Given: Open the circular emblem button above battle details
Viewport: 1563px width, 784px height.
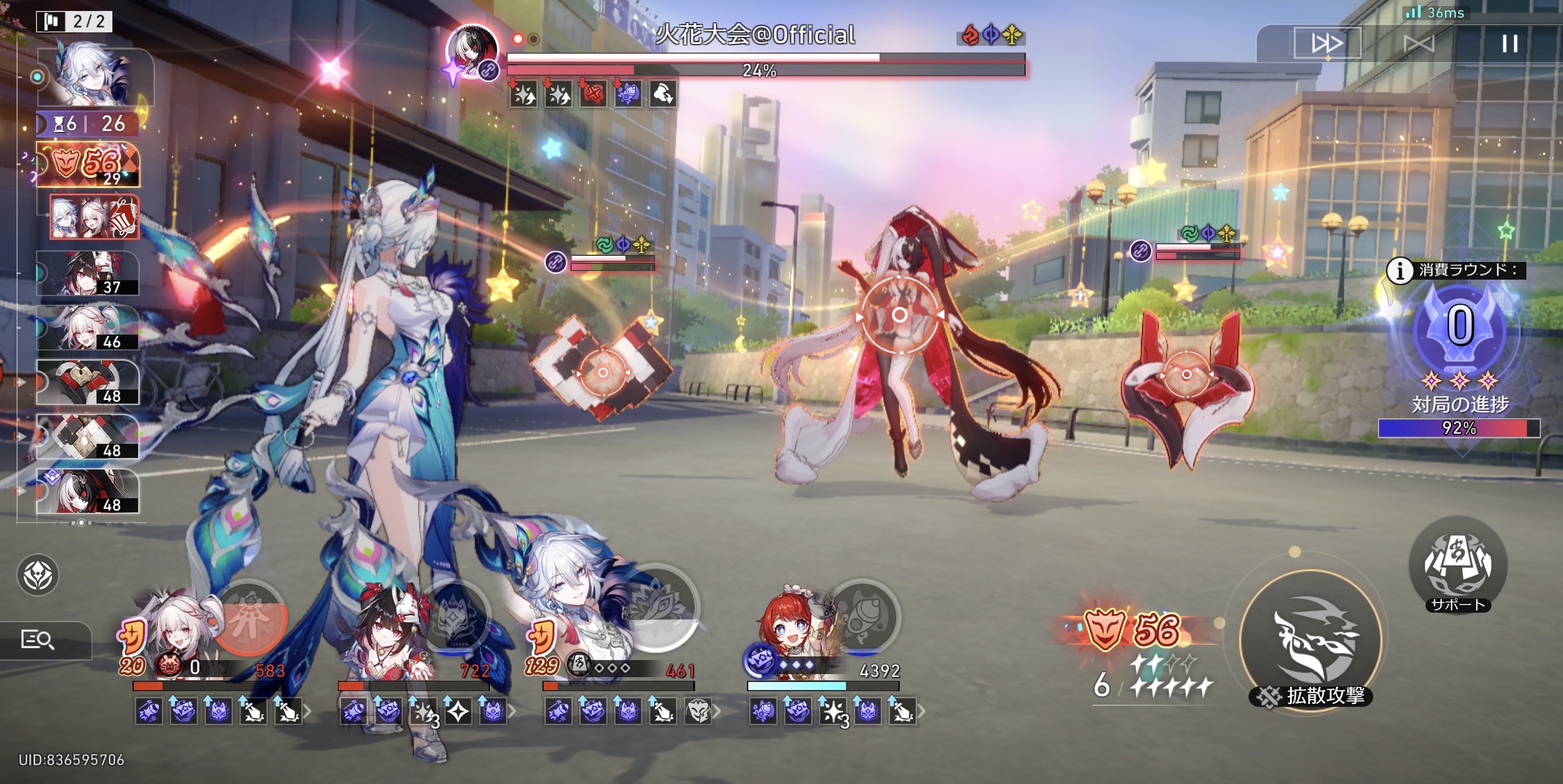Looking at the screenshot, I should coord(38,575).
